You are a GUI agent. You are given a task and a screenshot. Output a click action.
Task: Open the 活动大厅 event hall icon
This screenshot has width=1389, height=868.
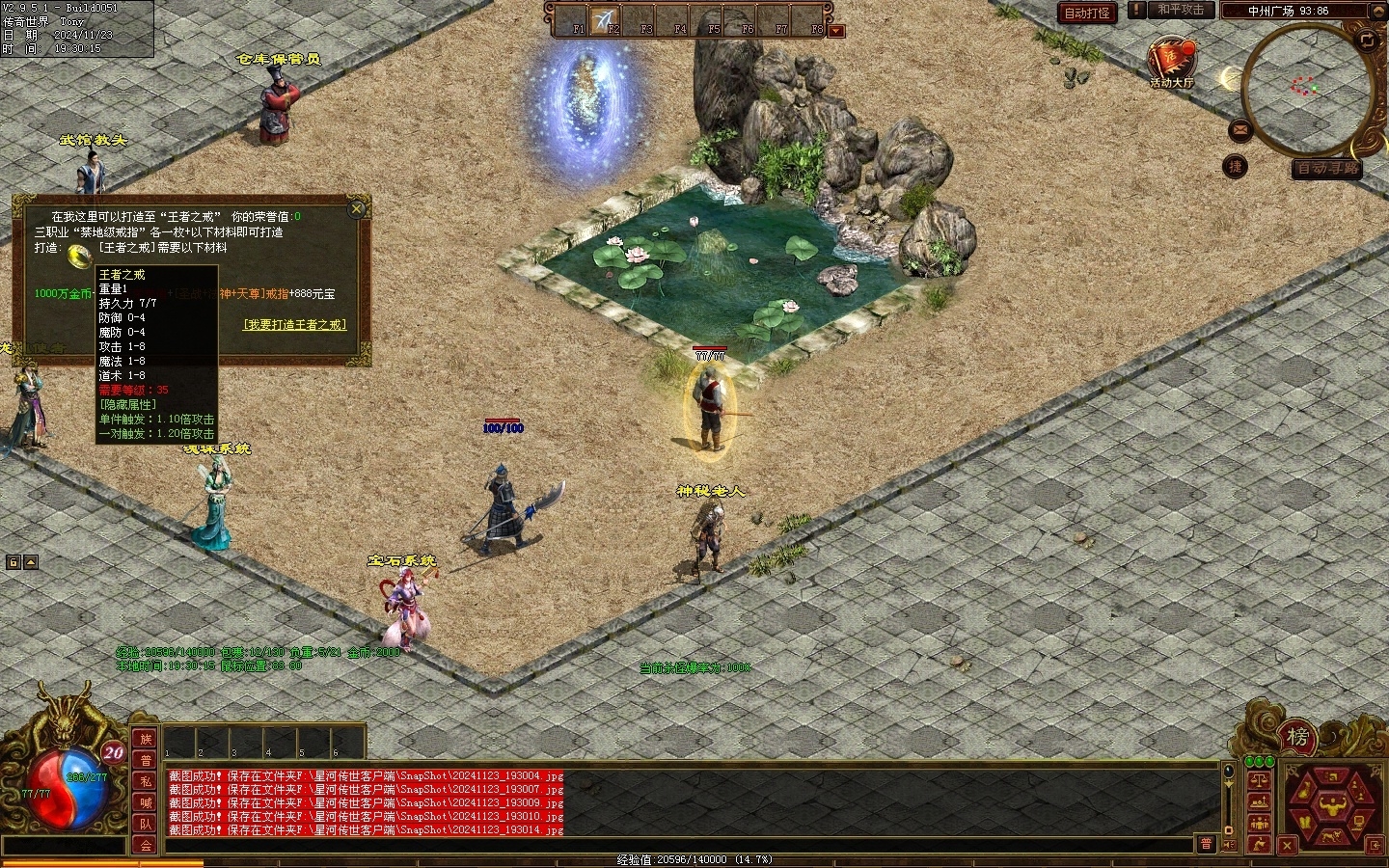point(1171,62)
